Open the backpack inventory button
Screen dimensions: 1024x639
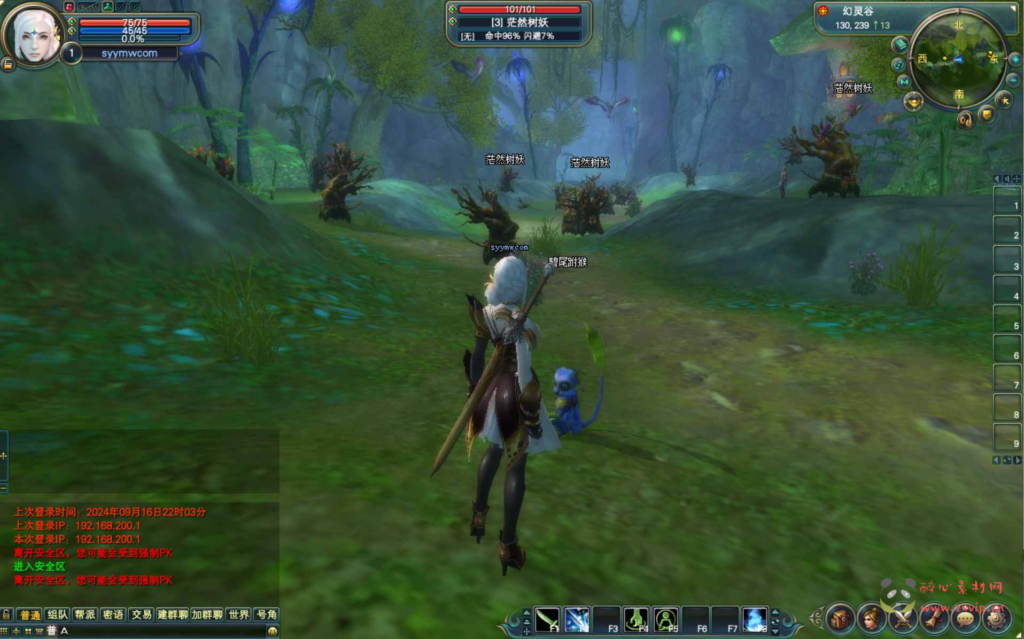pos(840,617)
